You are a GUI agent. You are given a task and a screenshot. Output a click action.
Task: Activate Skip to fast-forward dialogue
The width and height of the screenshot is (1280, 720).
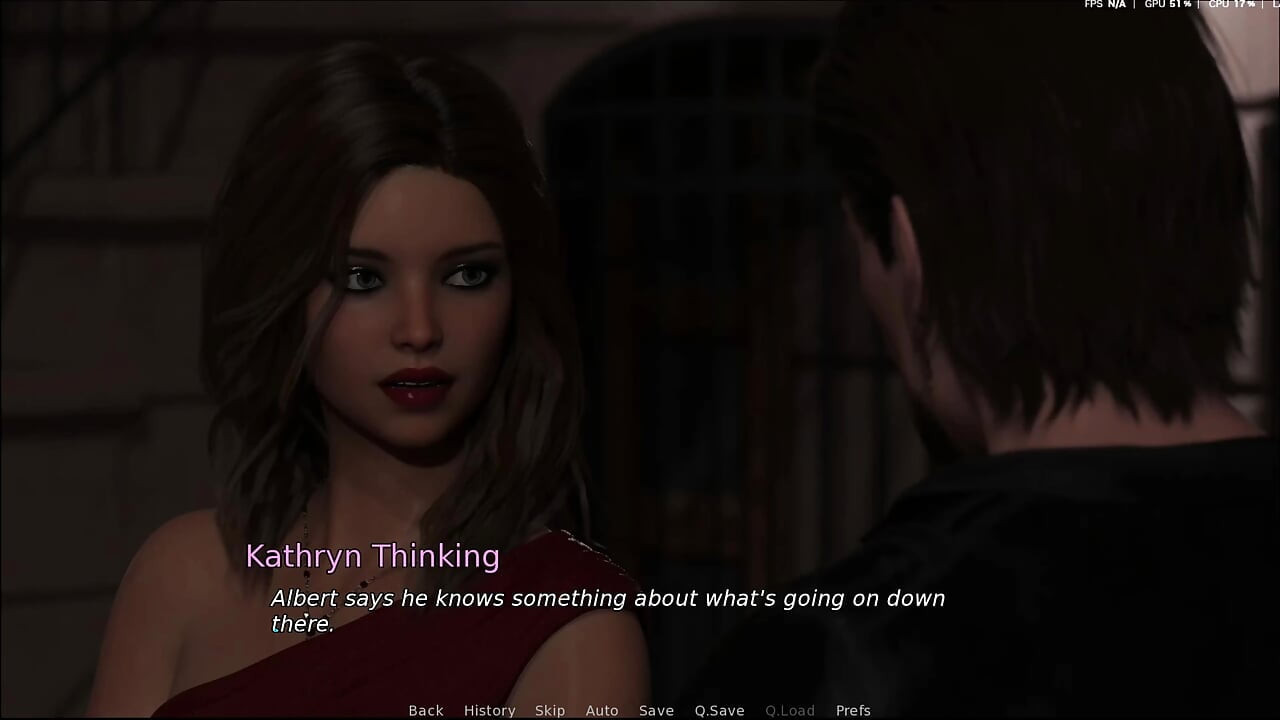[550, 711]
